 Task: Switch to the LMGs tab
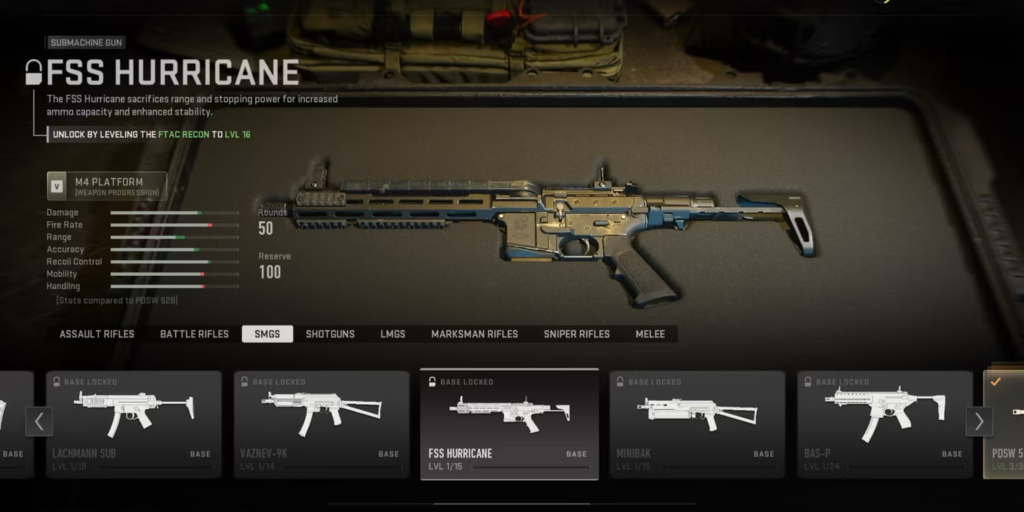pyautogui.click(x=393, y=334)
